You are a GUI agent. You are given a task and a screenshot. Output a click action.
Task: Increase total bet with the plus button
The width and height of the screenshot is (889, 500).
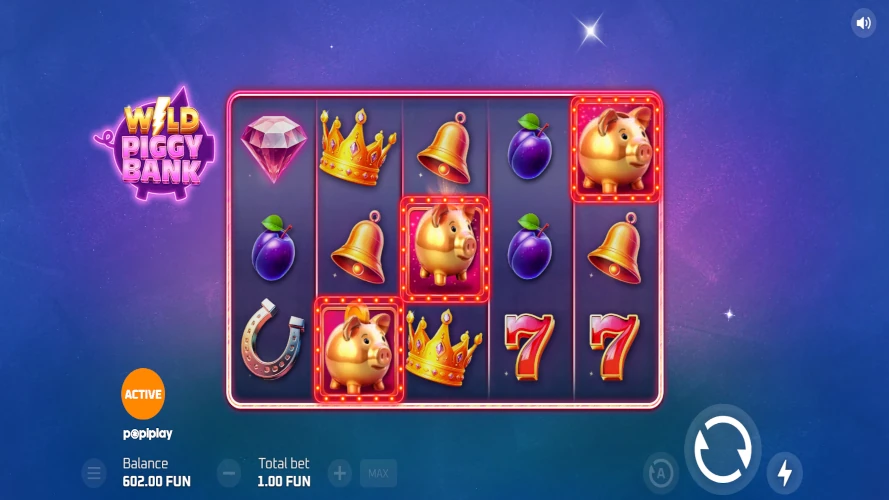(x=340, y=473)
